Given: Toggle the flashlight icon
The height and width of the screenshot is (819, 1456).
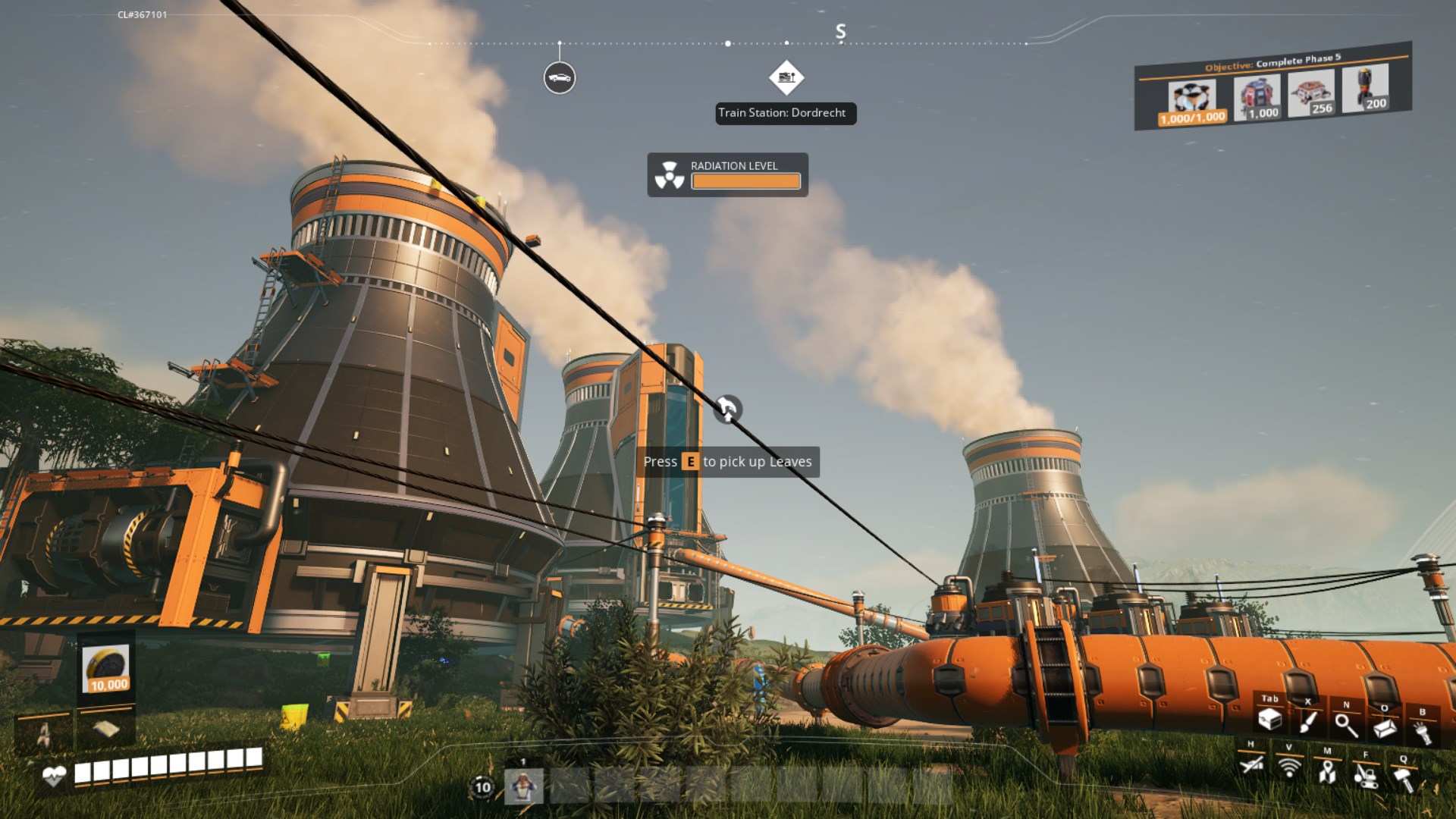Looking at the screenshot, I should [1422, 733].
